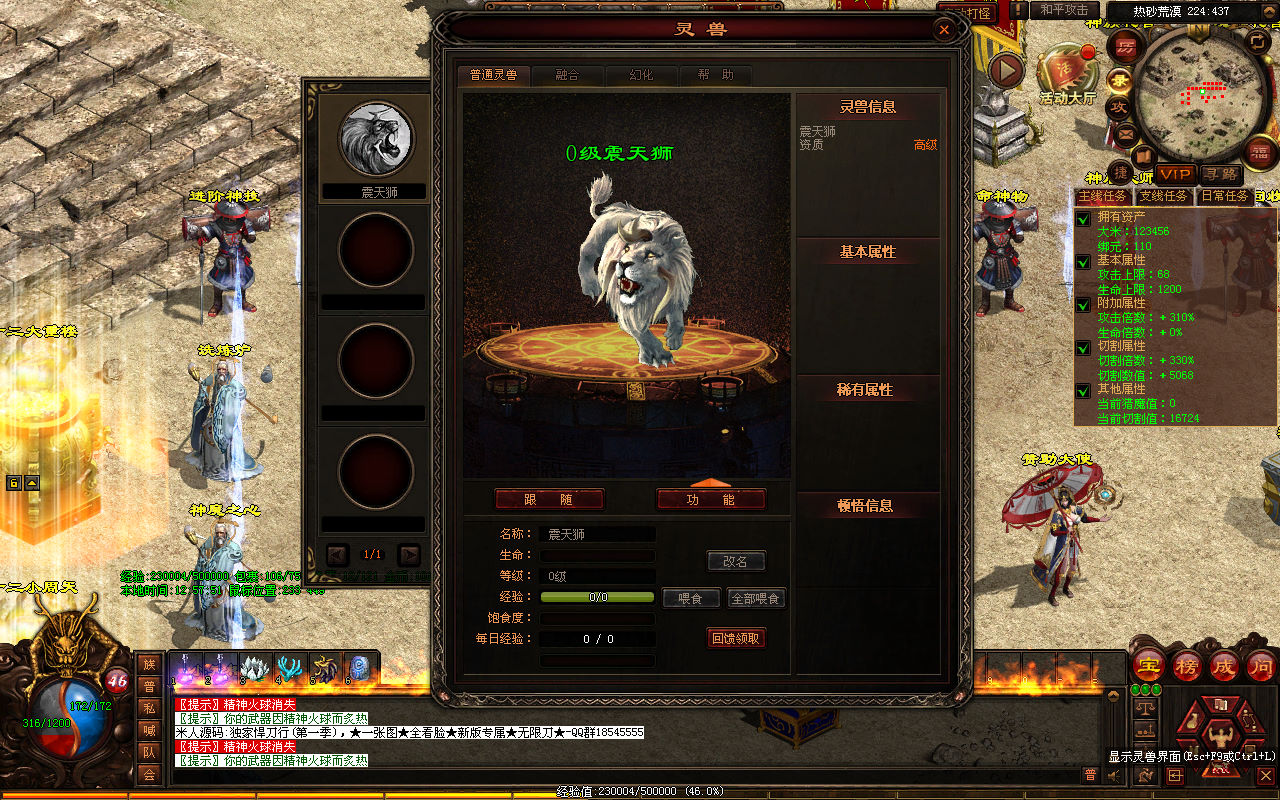Image resolution: width=1280 pixels, height=800 pixels.
Task: Rename the beast with 改名 button
Action: (735, 562)
